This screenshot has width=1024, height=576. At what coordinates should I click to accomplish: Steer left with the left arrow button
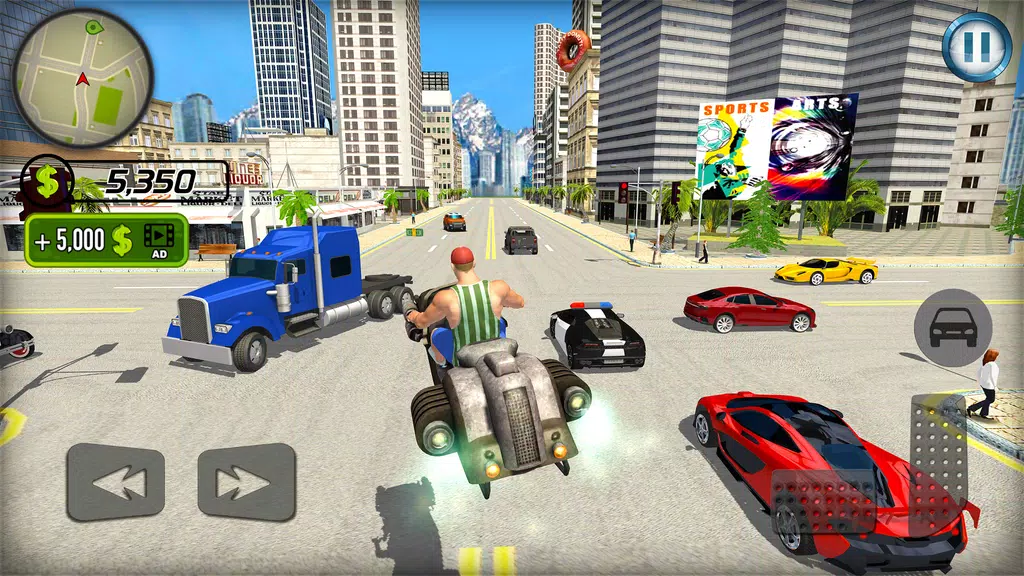point(115,482)
